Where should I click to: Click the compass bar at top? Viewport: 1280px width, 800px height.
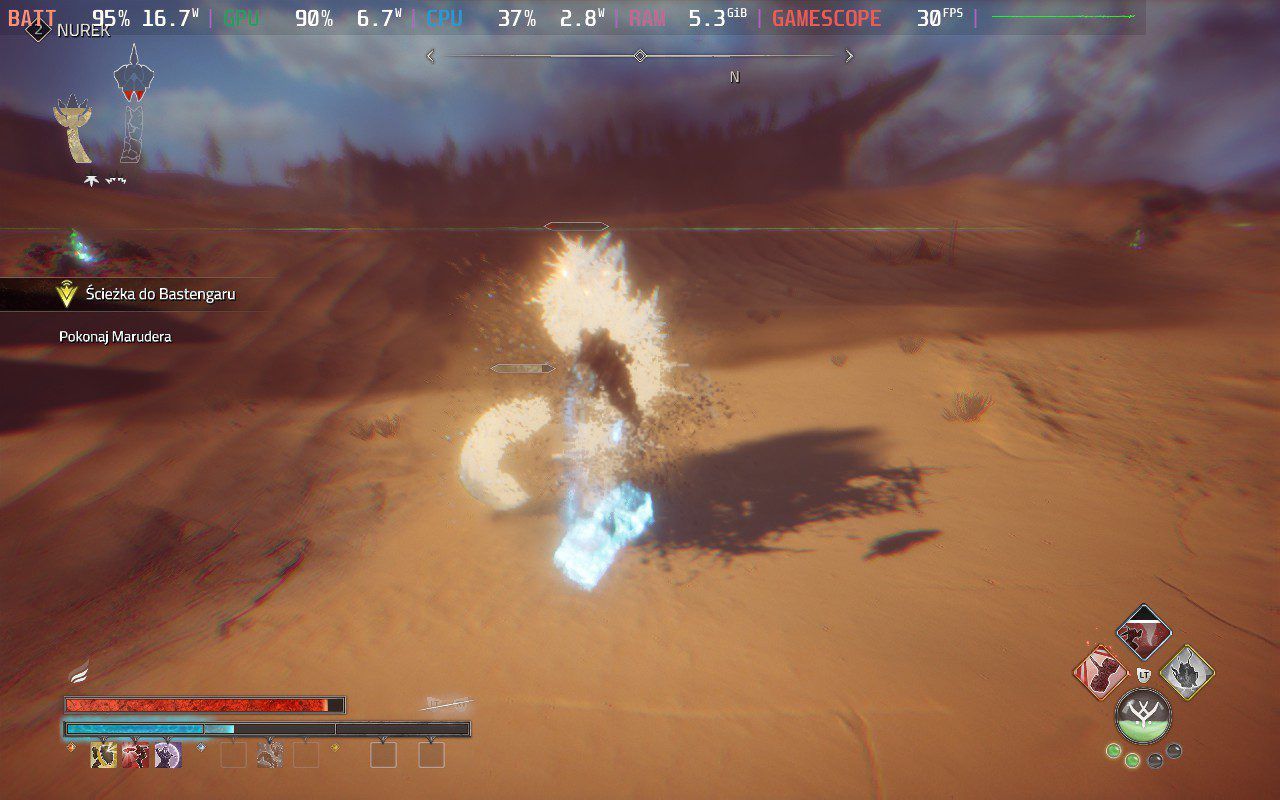pyautogui.click(x=640, y=57)
